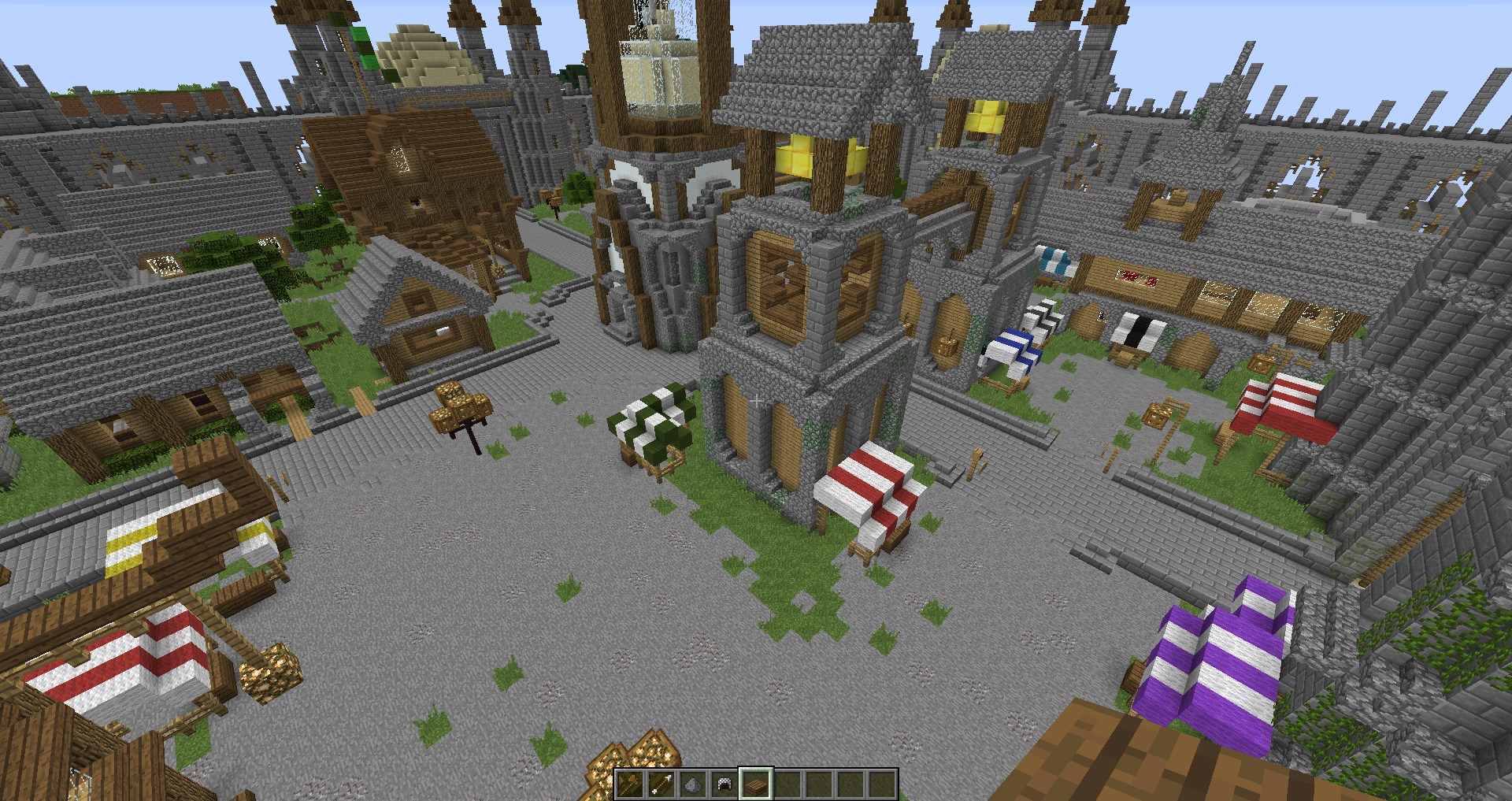
Task: Select the chainmail helmet hotbar slot
Action: click(724, 784)
